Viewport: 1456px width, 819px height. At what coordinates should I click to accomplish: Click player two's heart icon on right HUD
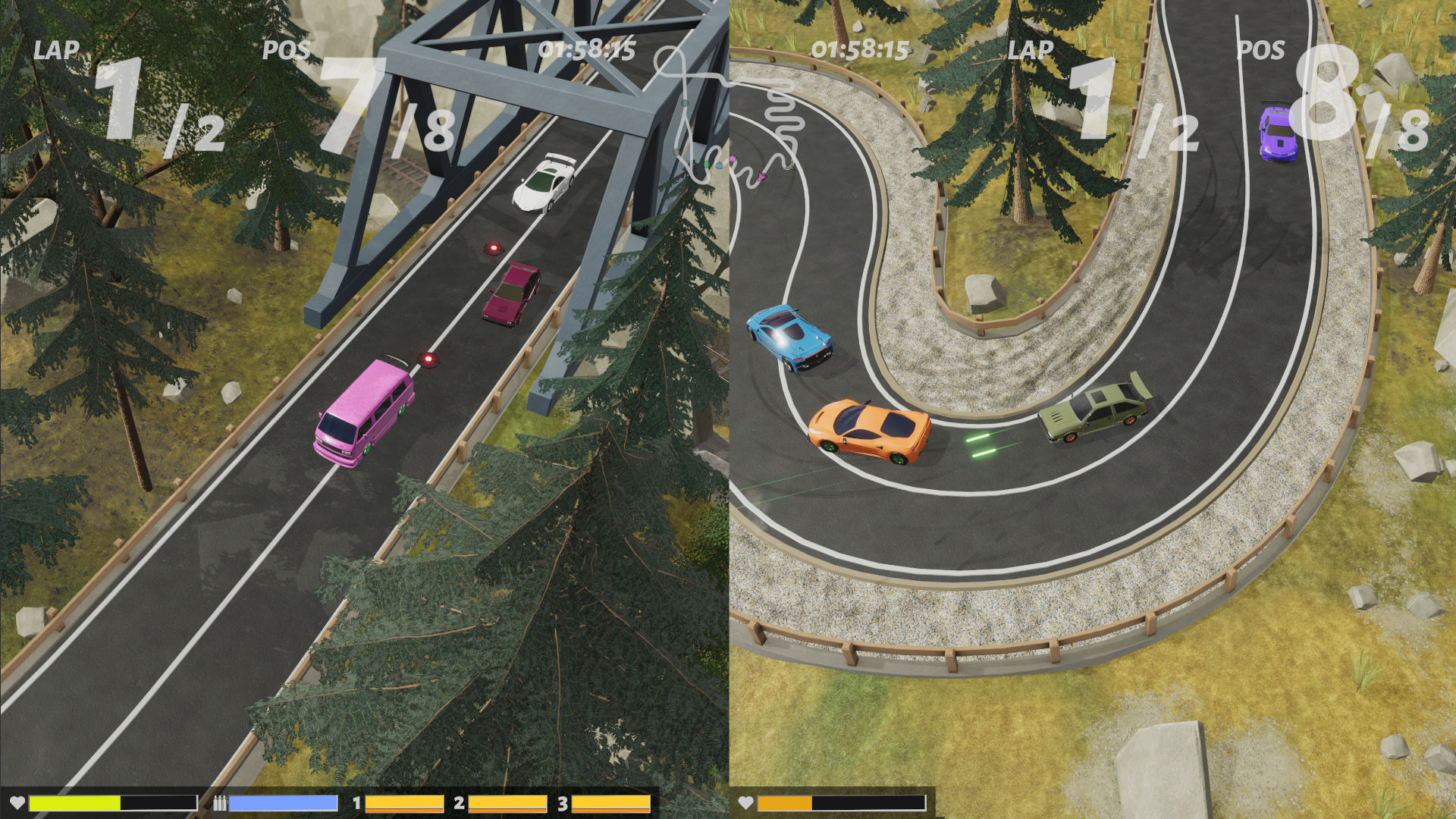(745, 802)
